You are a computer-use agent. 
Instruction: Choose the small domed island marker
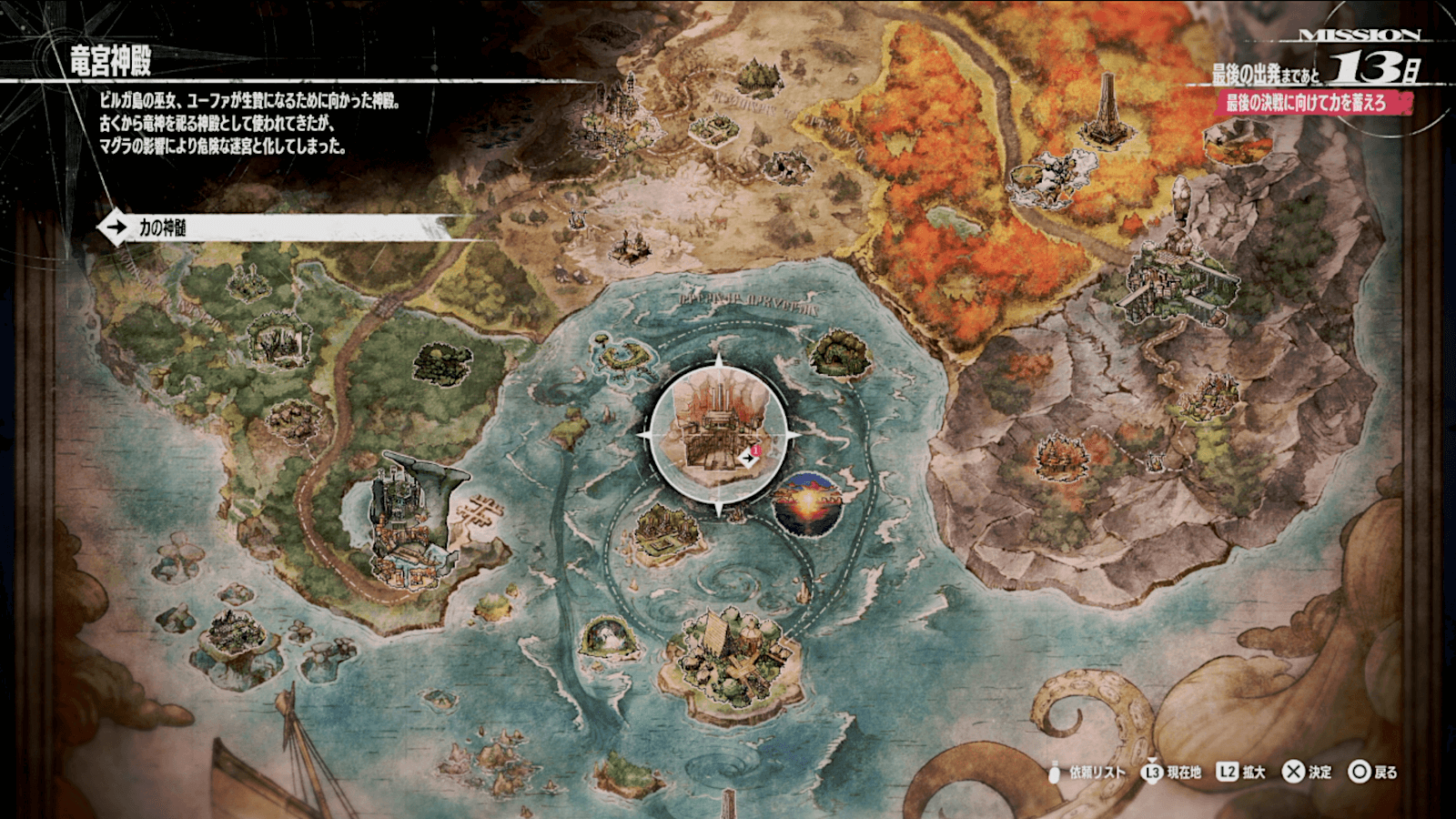606,635
